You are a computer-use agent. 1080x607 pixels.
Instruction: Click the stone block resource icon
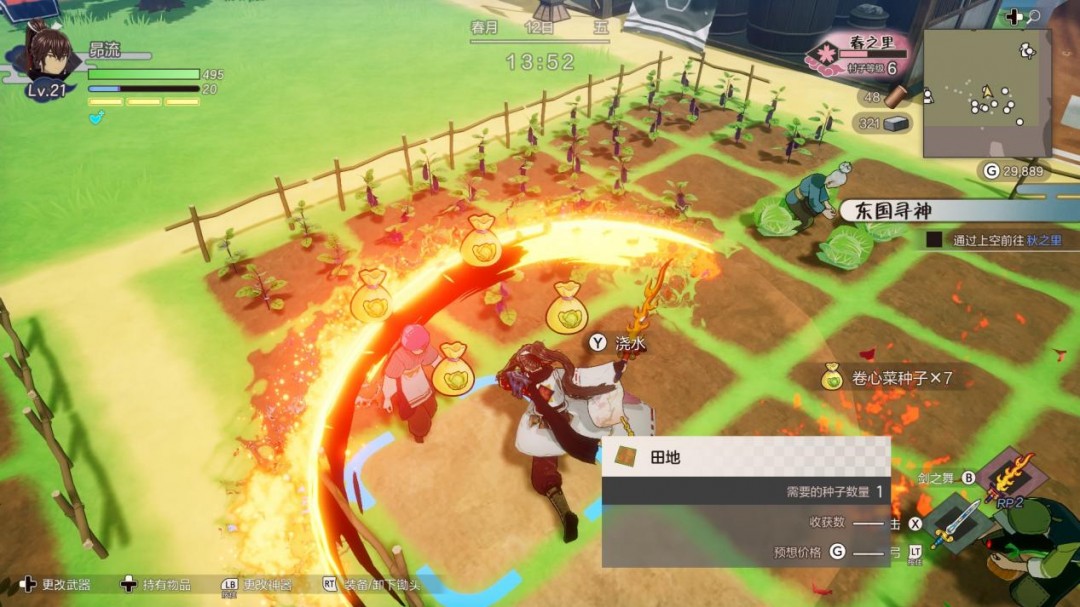pyautogui.click(x=896, y=123)
